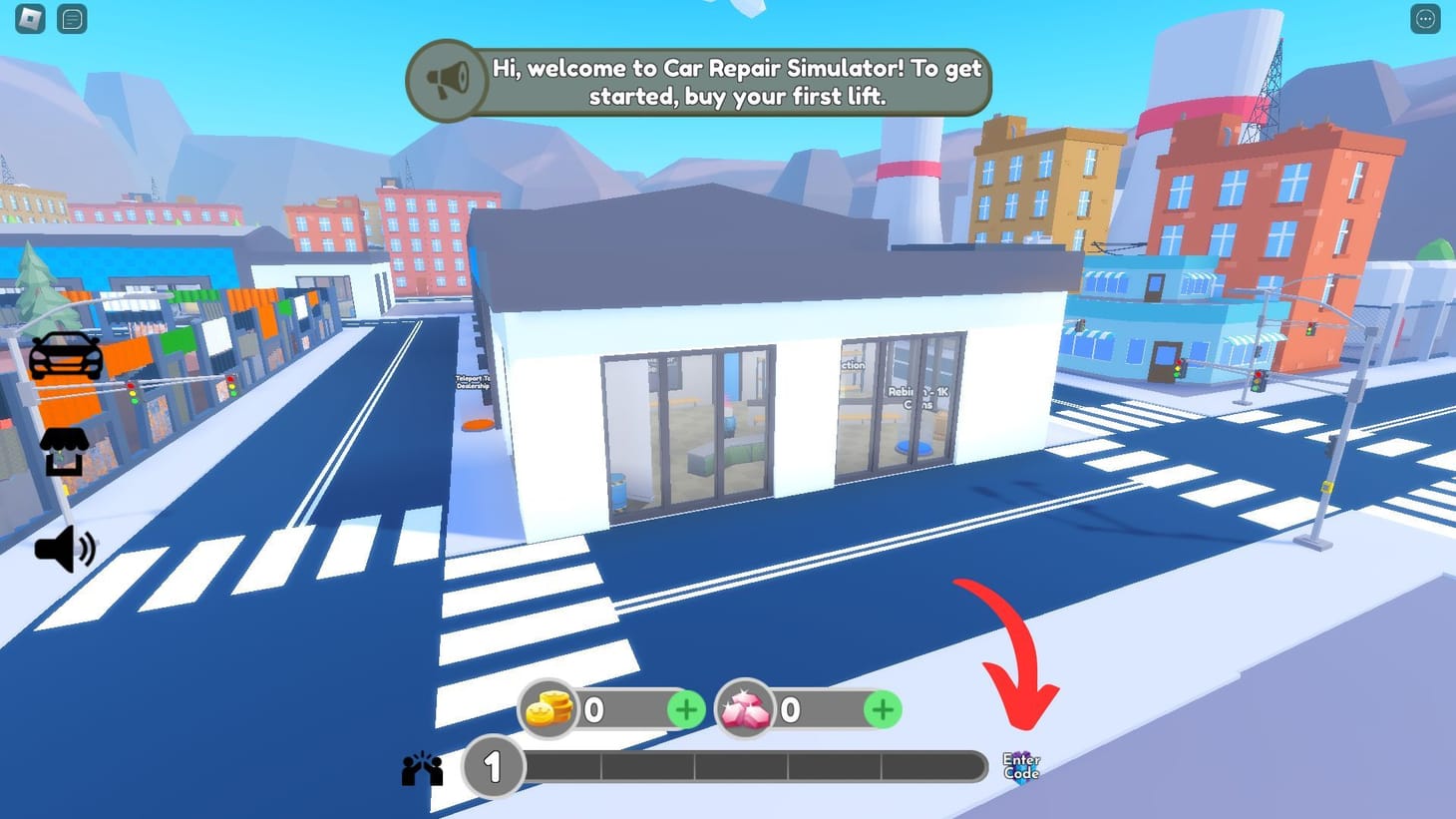
Task: Mute the game music with the speaker icon
Action: [64, 548]
